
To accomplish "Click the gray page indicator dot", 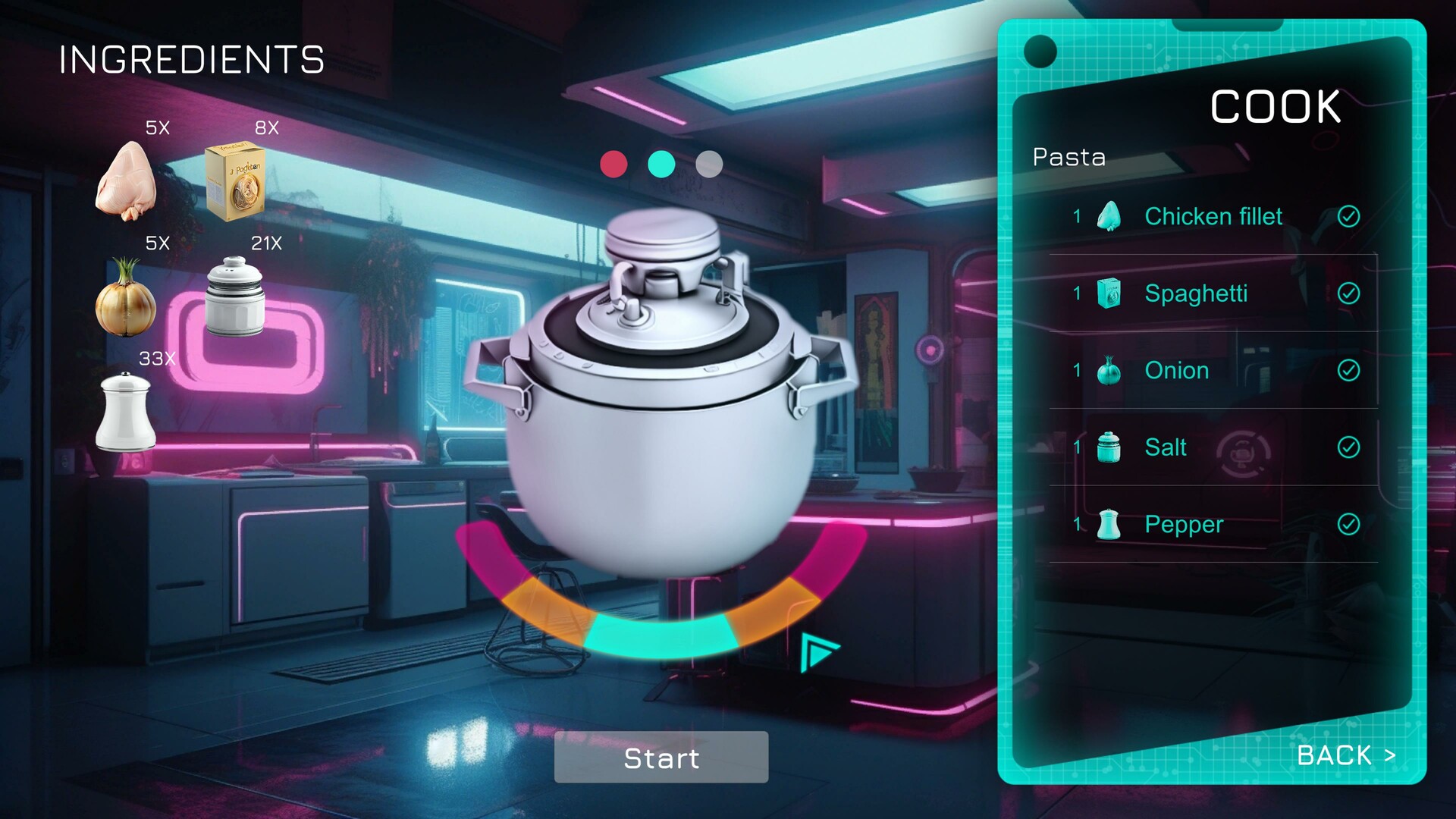I will click(709, 163).
